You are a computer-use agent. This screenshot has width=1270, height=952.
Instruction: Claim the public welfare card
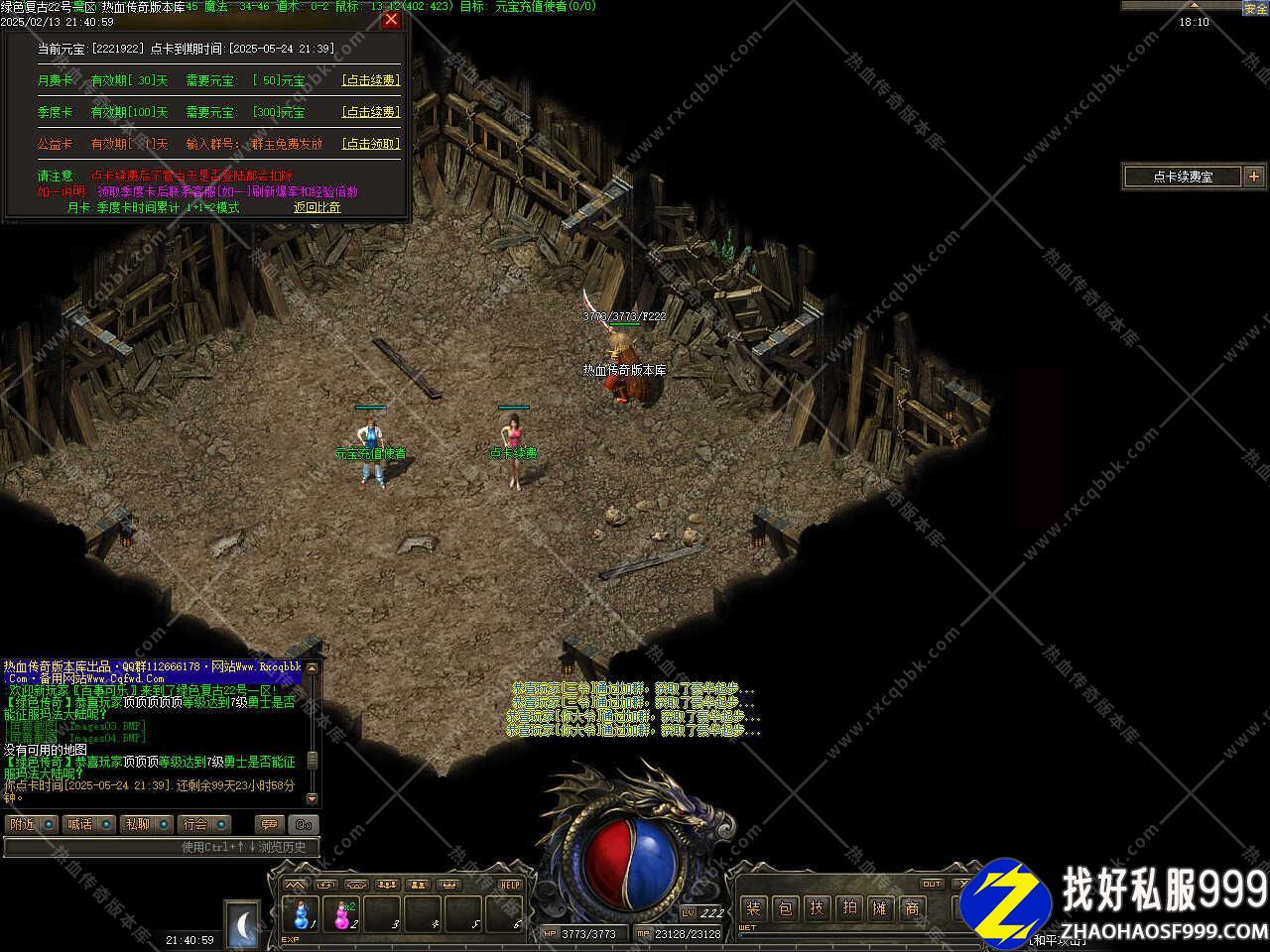[370, 144]
